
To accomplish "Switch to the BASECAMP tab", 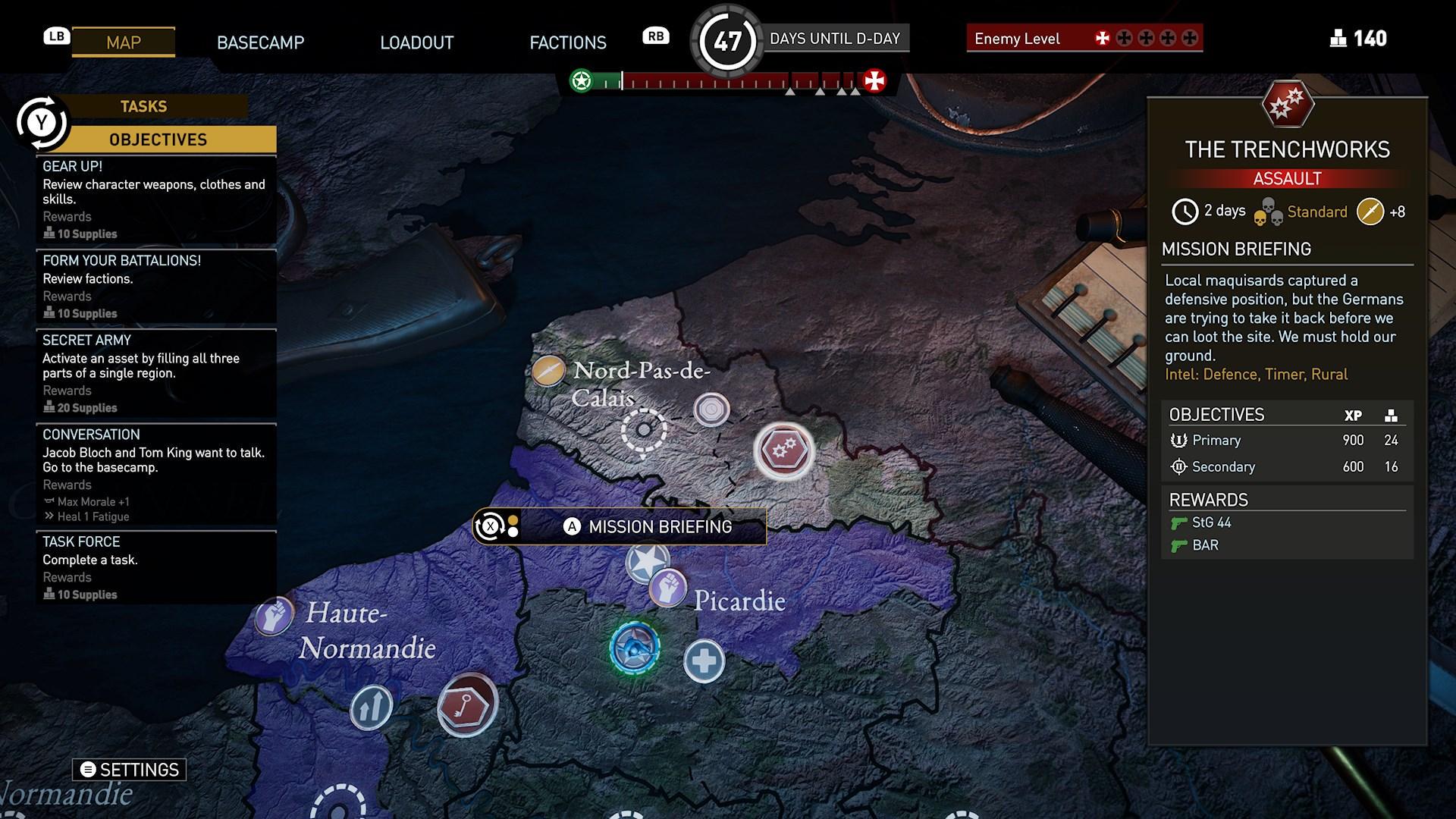I will coord(261,42).
